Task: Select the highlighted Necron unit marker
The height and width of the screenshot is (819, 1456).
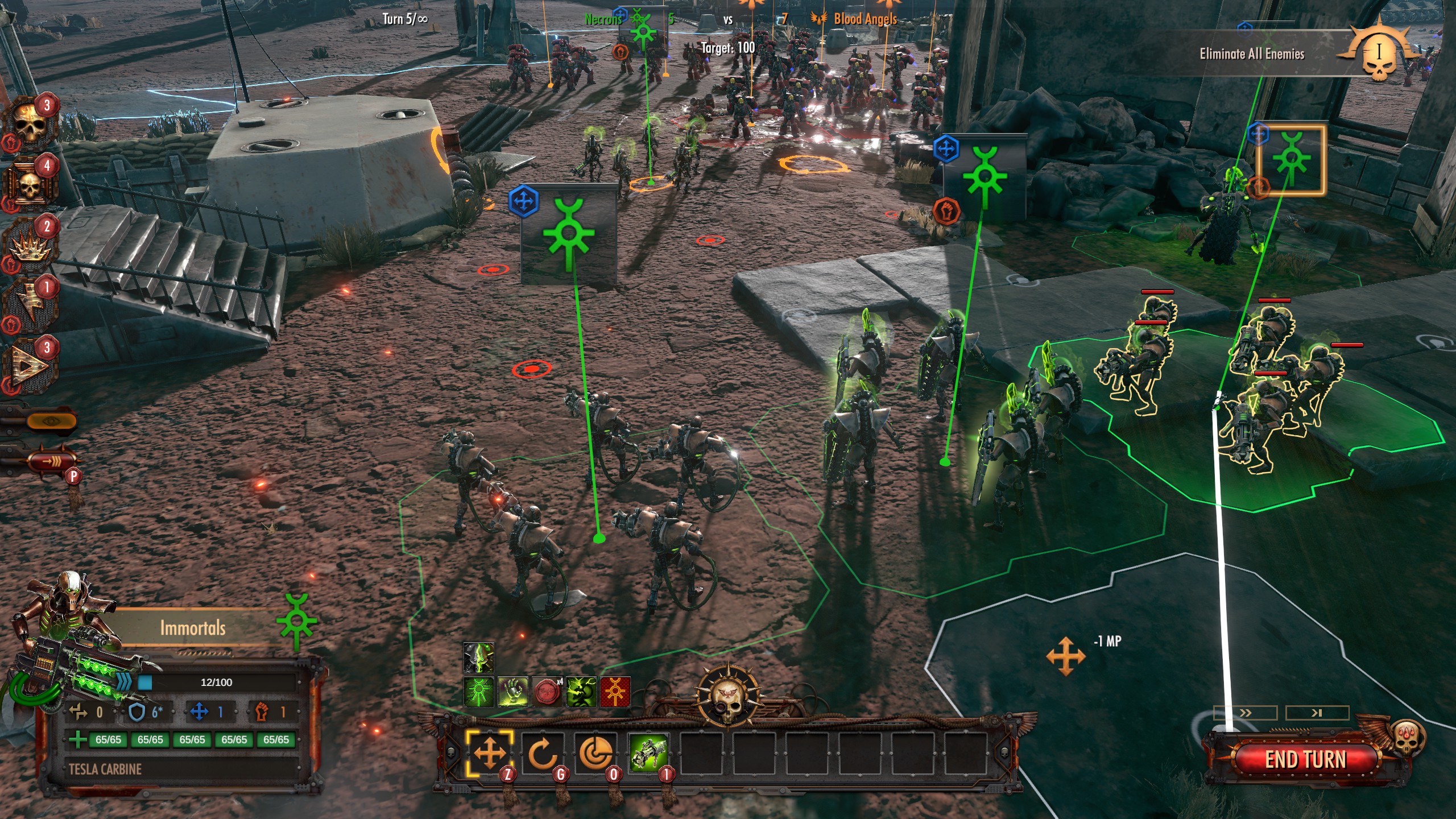Action: (1291, 160)
